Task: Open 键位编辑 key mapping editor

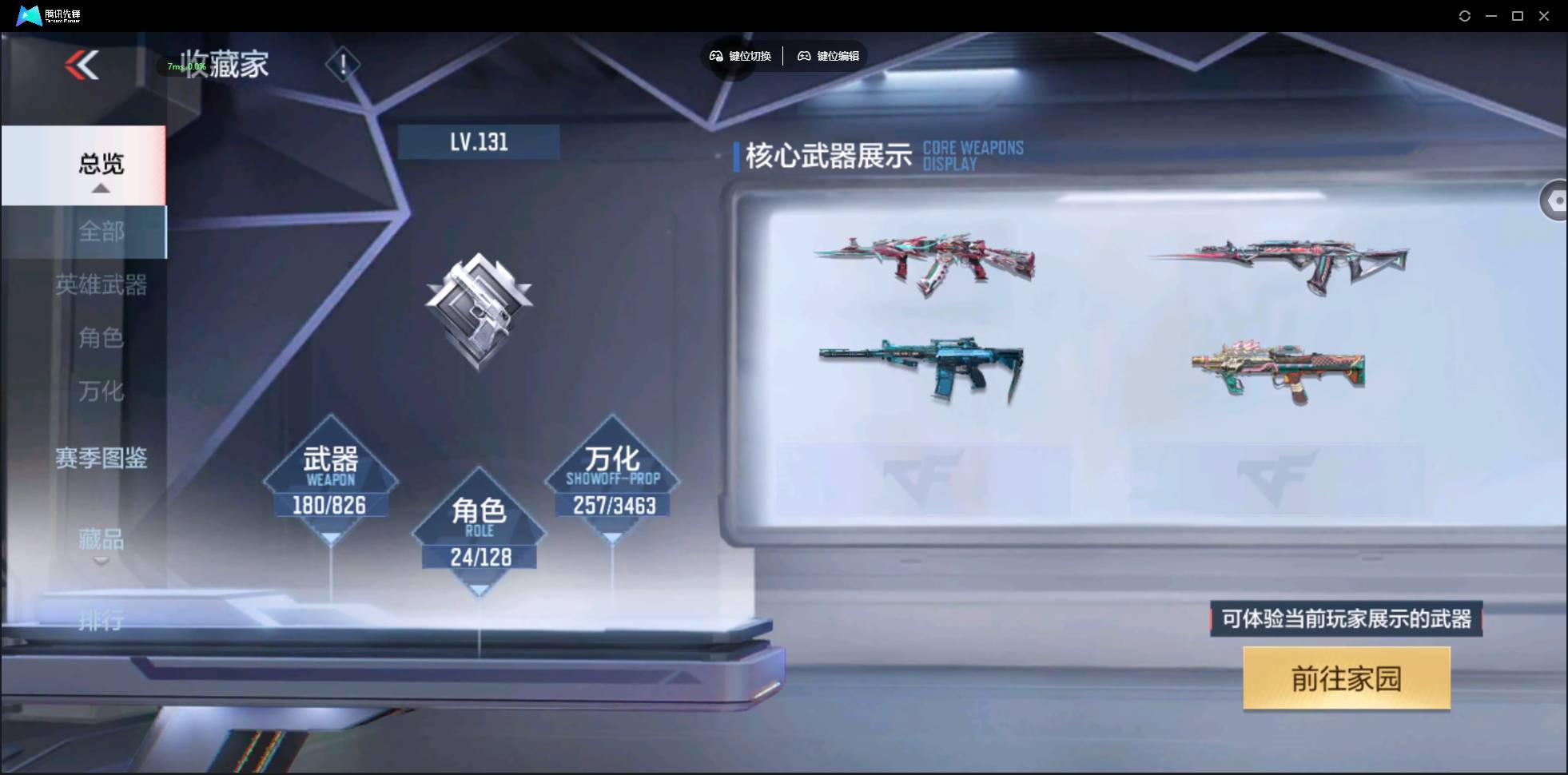Action: (x=828, y=56)
